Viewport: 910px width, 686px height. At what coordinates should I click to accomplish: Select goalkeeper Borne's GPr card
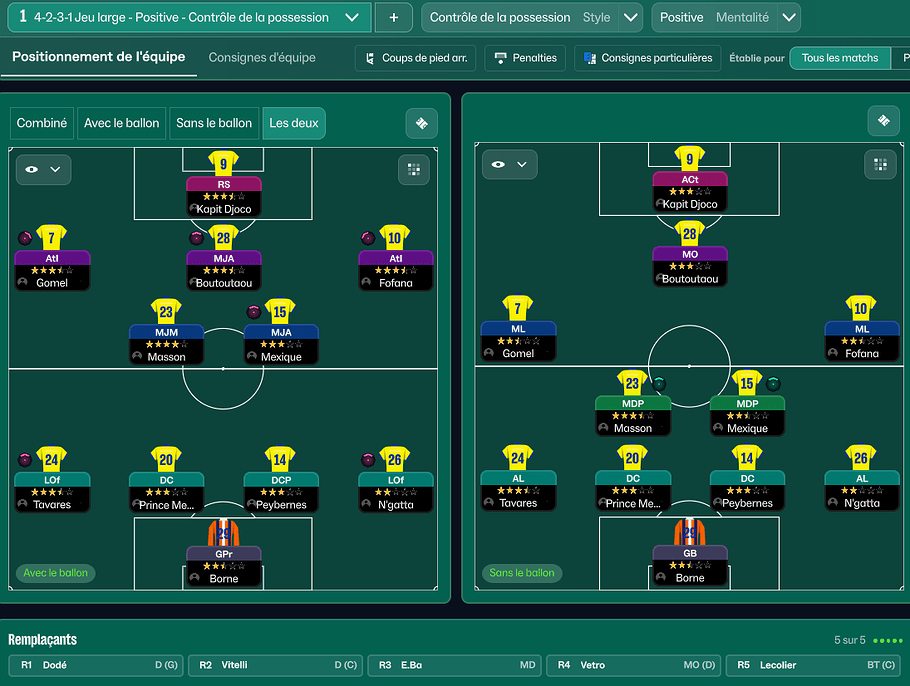[x=223, y=565]
